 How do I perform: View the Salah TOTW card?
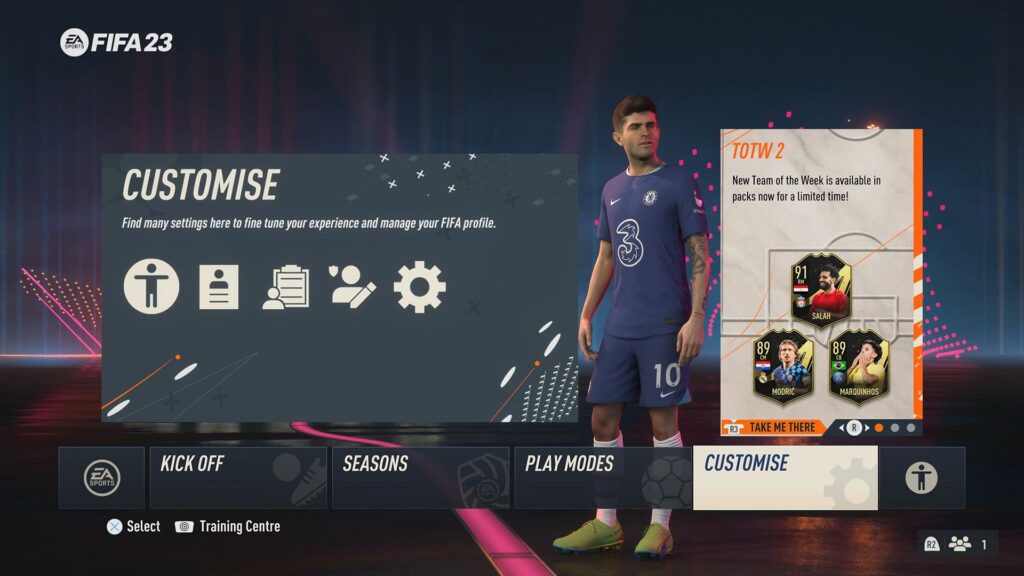click(821, 289)
